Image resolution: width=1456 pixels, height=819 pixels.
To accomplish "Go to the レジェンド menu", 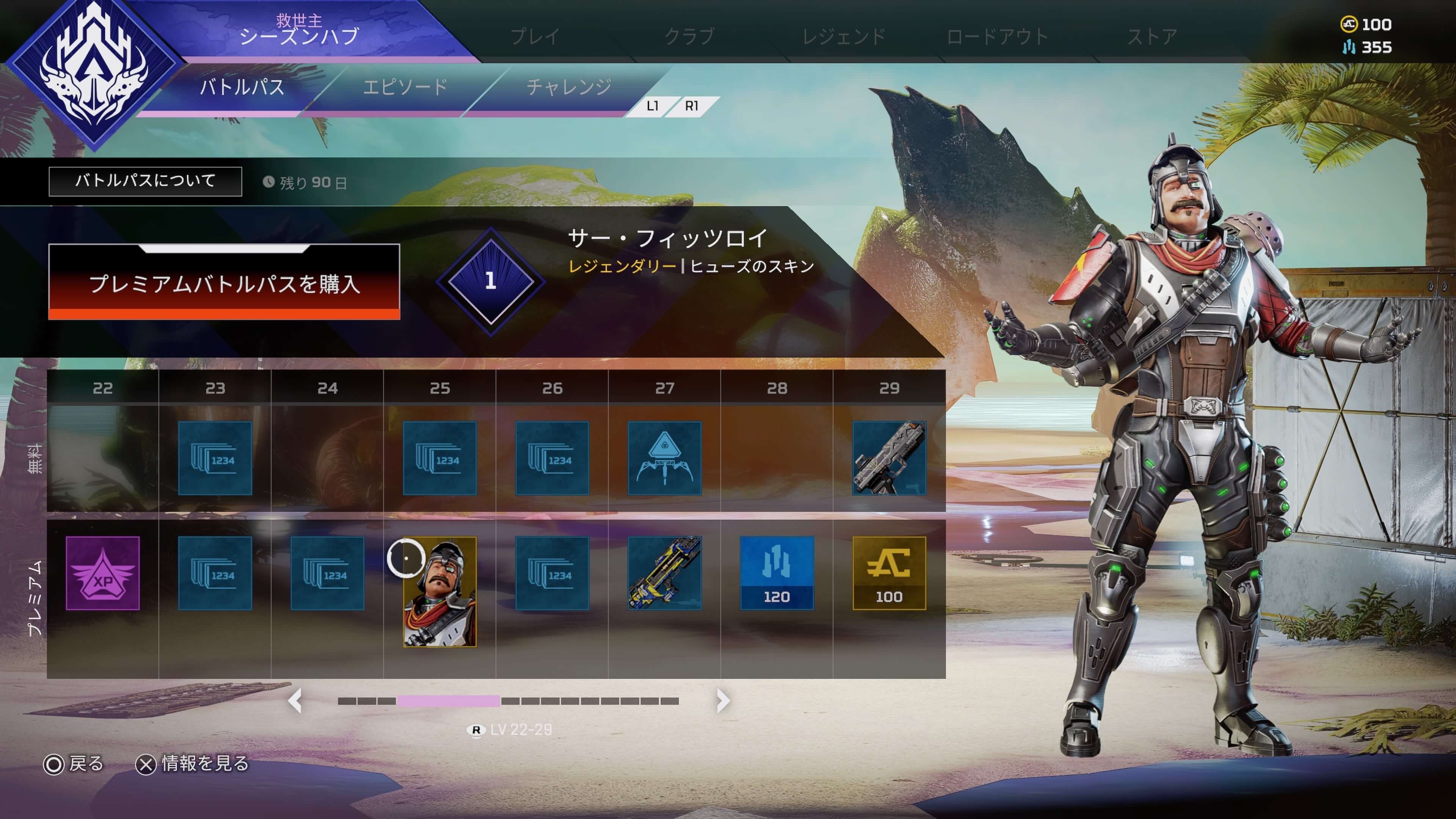I will [843, 37].
